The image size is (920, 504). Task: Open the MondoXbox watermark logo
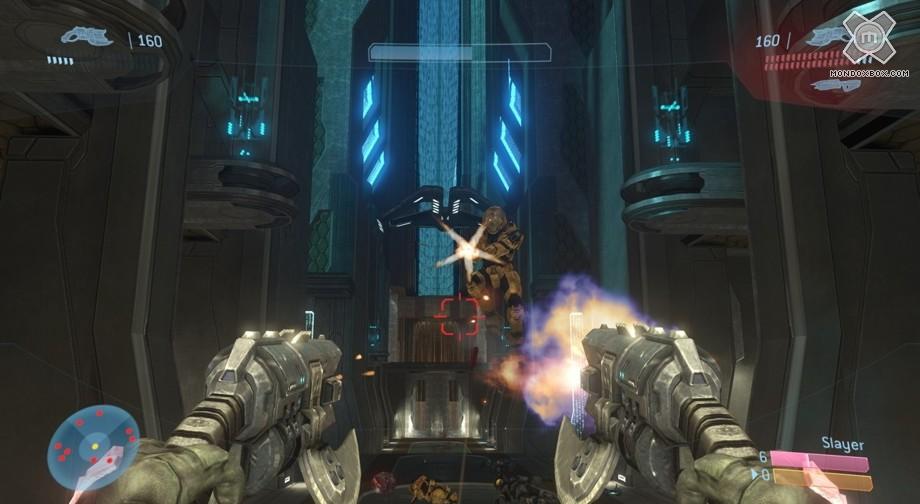868,39
